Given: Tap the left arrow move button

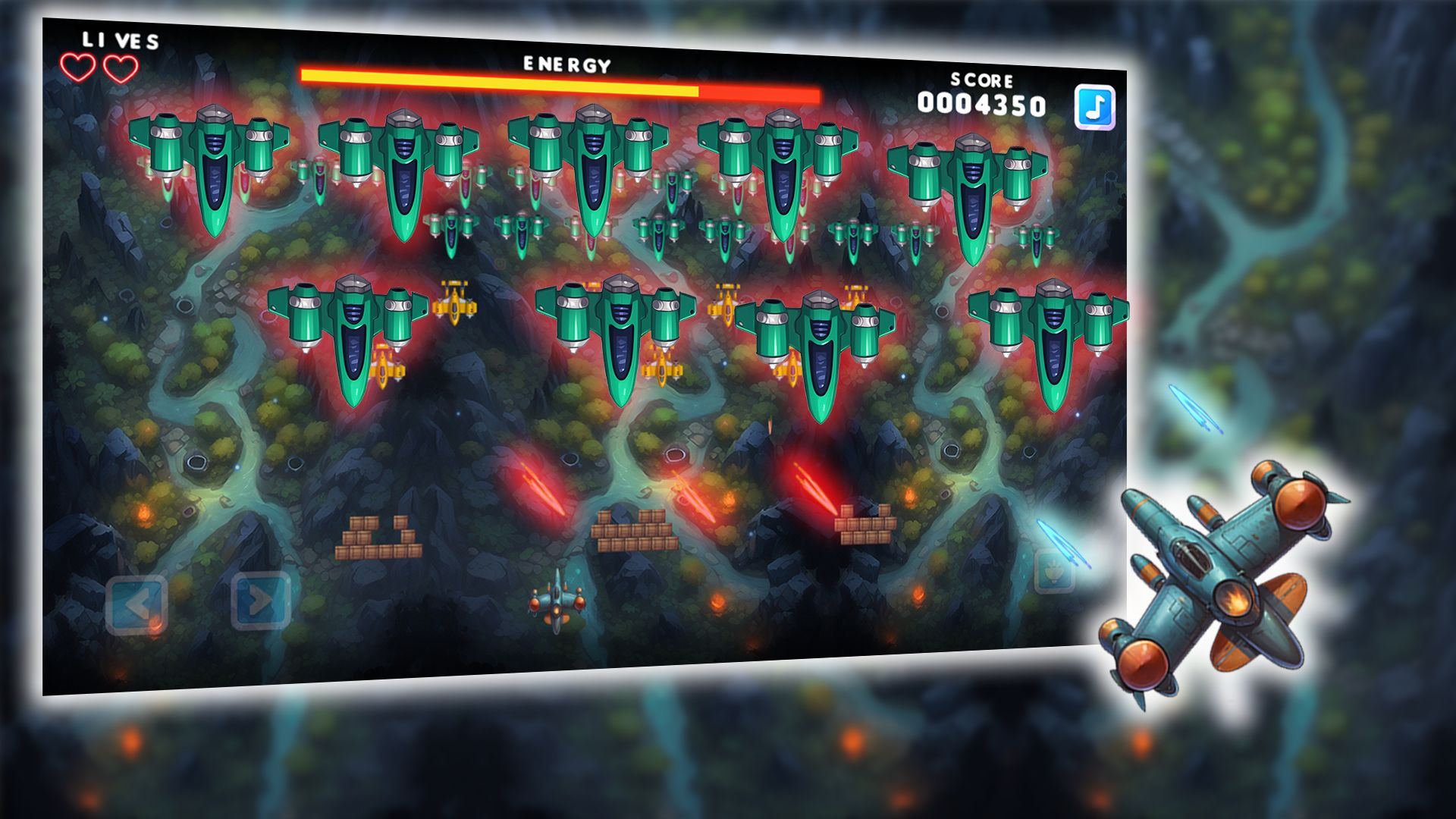Looking at the screenshot, I should [136, 604].
